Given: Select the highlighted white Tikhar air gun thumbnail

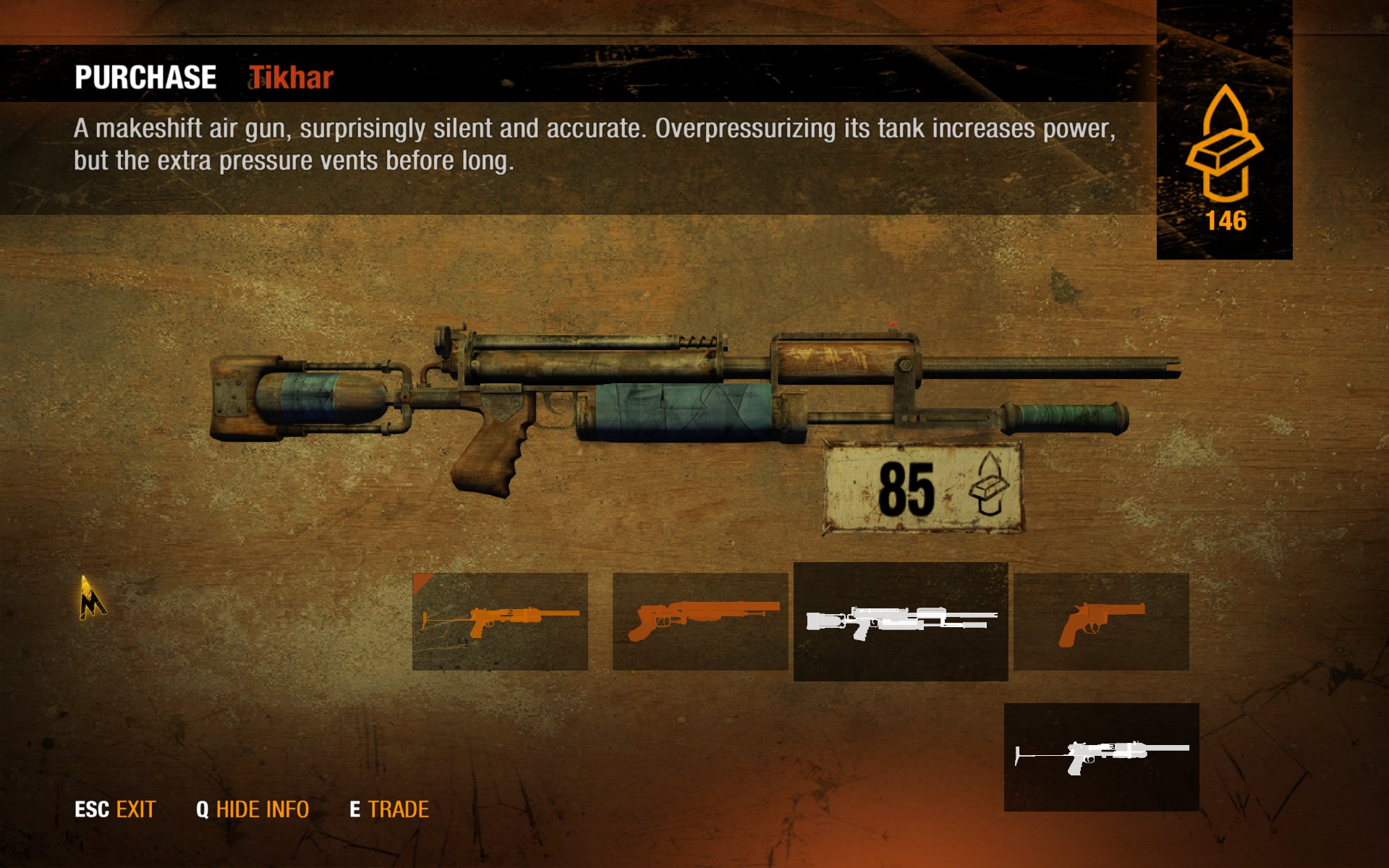Looking at the screenshot, I should 901,621.
